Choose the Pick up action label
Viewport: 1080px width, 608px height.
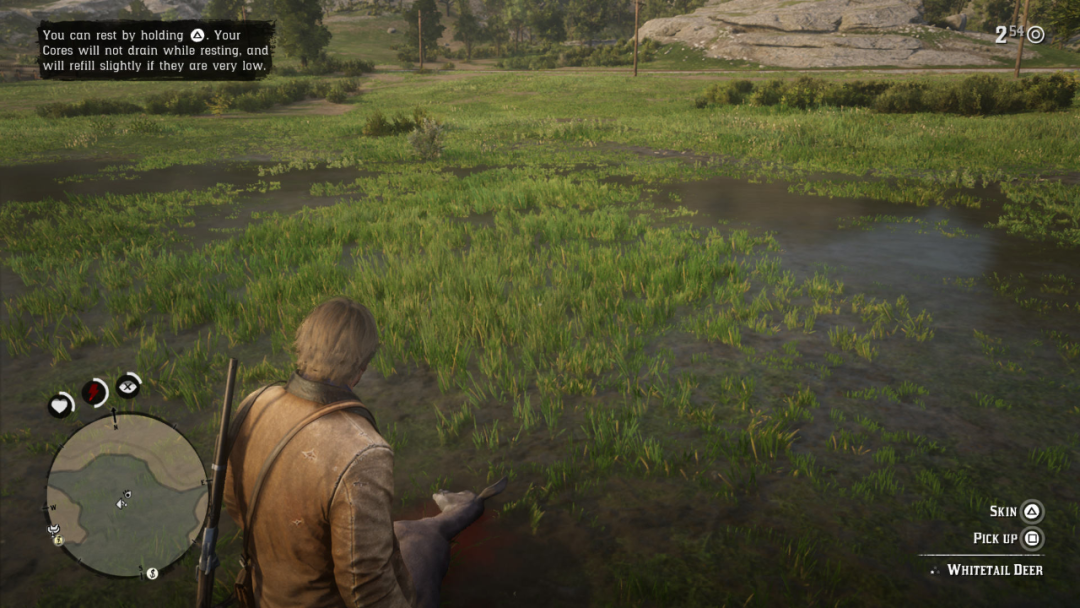point(995,538)
